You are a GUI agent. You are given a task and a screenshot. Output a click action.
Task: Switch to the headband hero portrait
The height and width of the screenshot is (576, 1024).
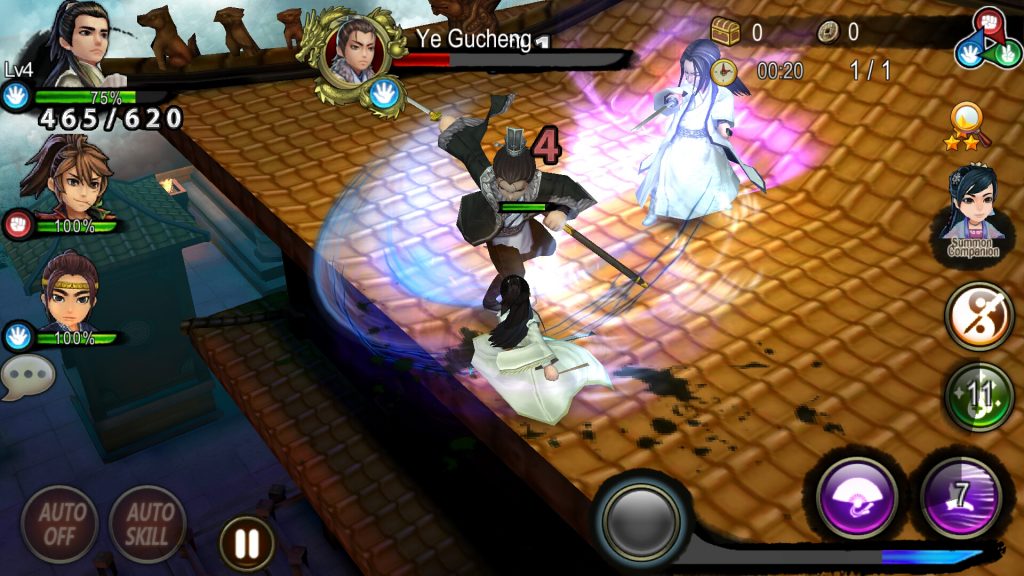pyautogui.click(x=68, y=296)
